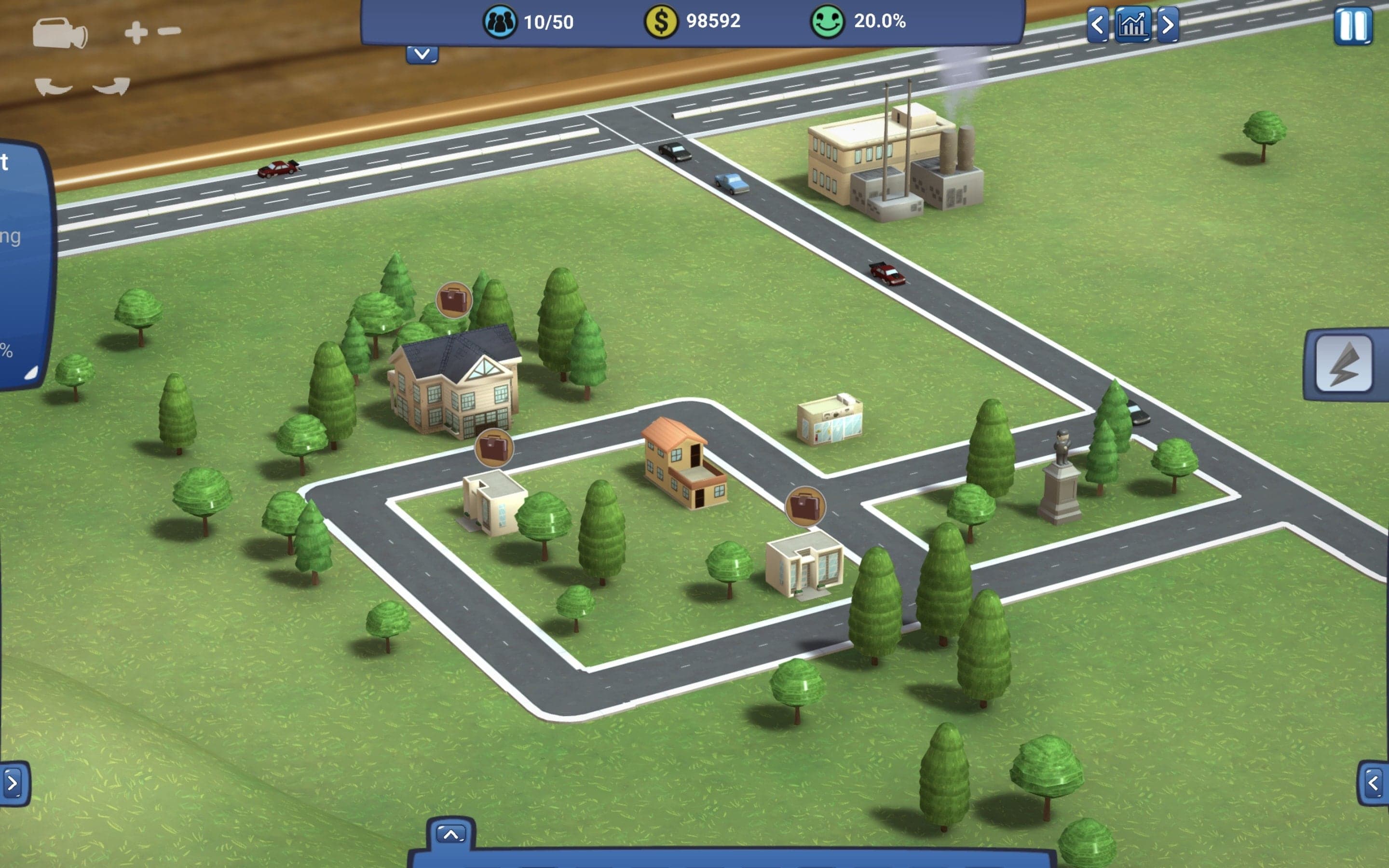Select briefcase marker above the large house
Image resolution: width=1389 pixels, height=868 pixels.
(454, 299)
